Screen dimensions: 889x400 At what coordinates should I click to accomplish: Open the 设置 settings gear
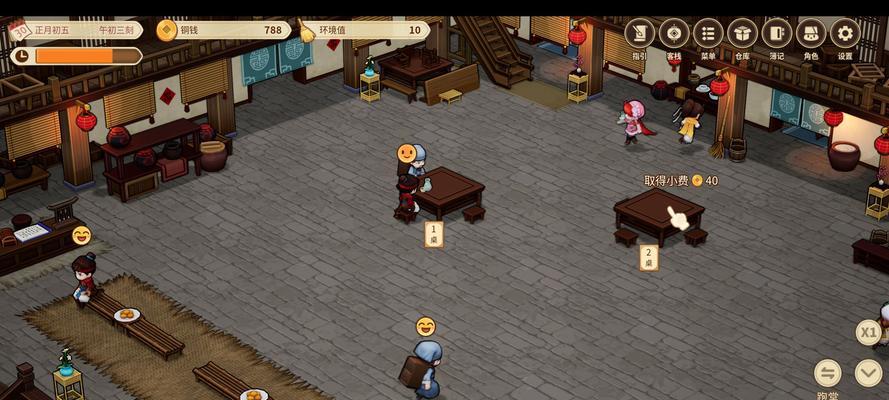point(845,34)
